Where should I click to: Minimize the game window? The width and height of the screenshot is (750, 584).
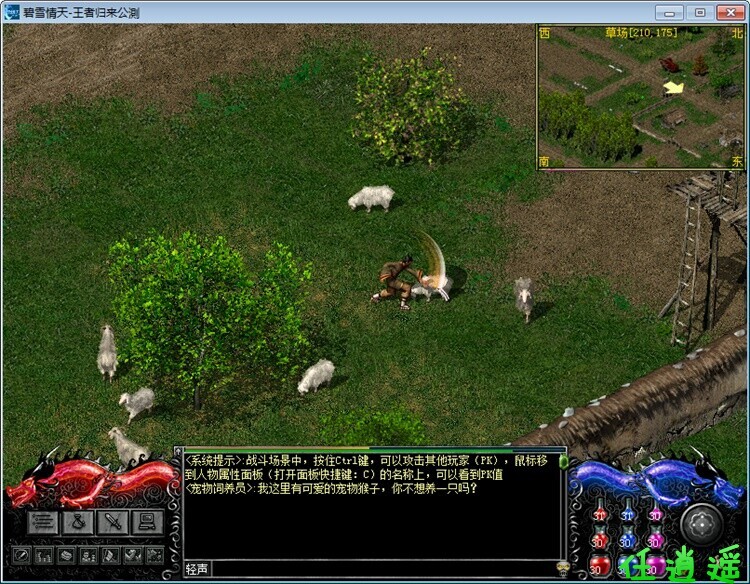tap(670, 12)
